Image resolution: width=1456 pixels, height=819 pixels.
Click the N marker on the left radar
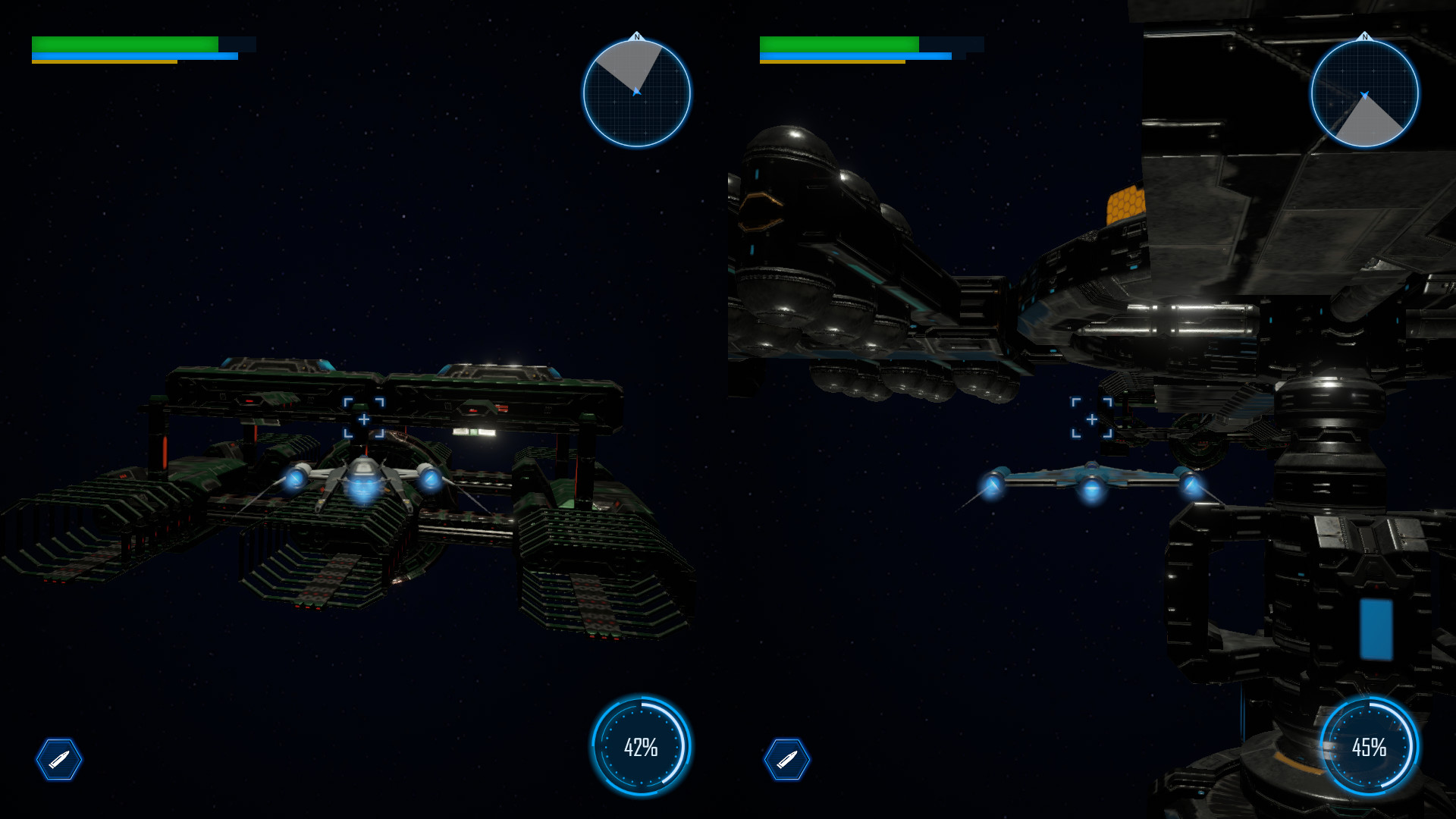click(x=636, y=35)
